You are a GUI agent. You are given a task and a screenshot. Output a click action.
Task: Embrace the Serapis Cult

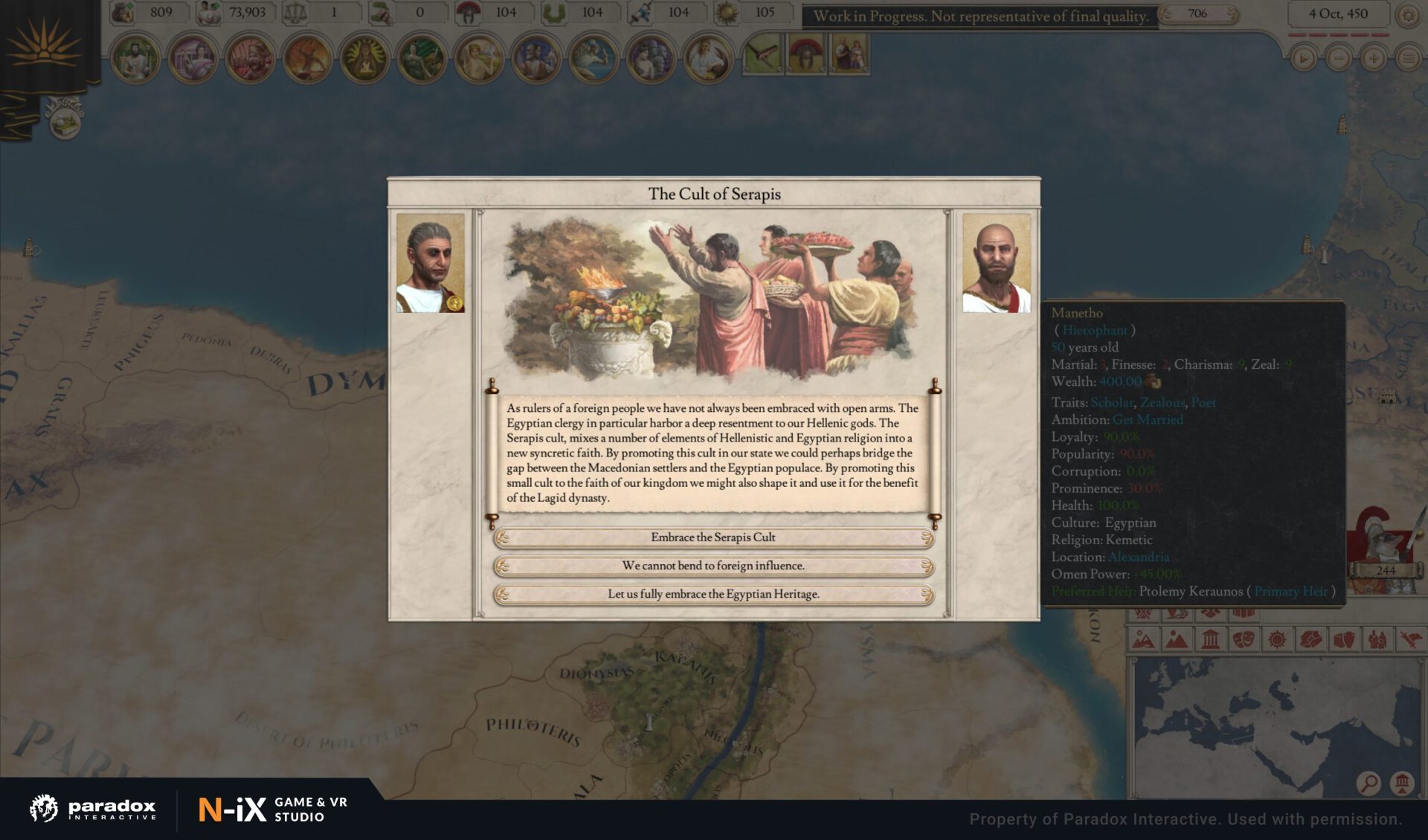coord(713,537)
